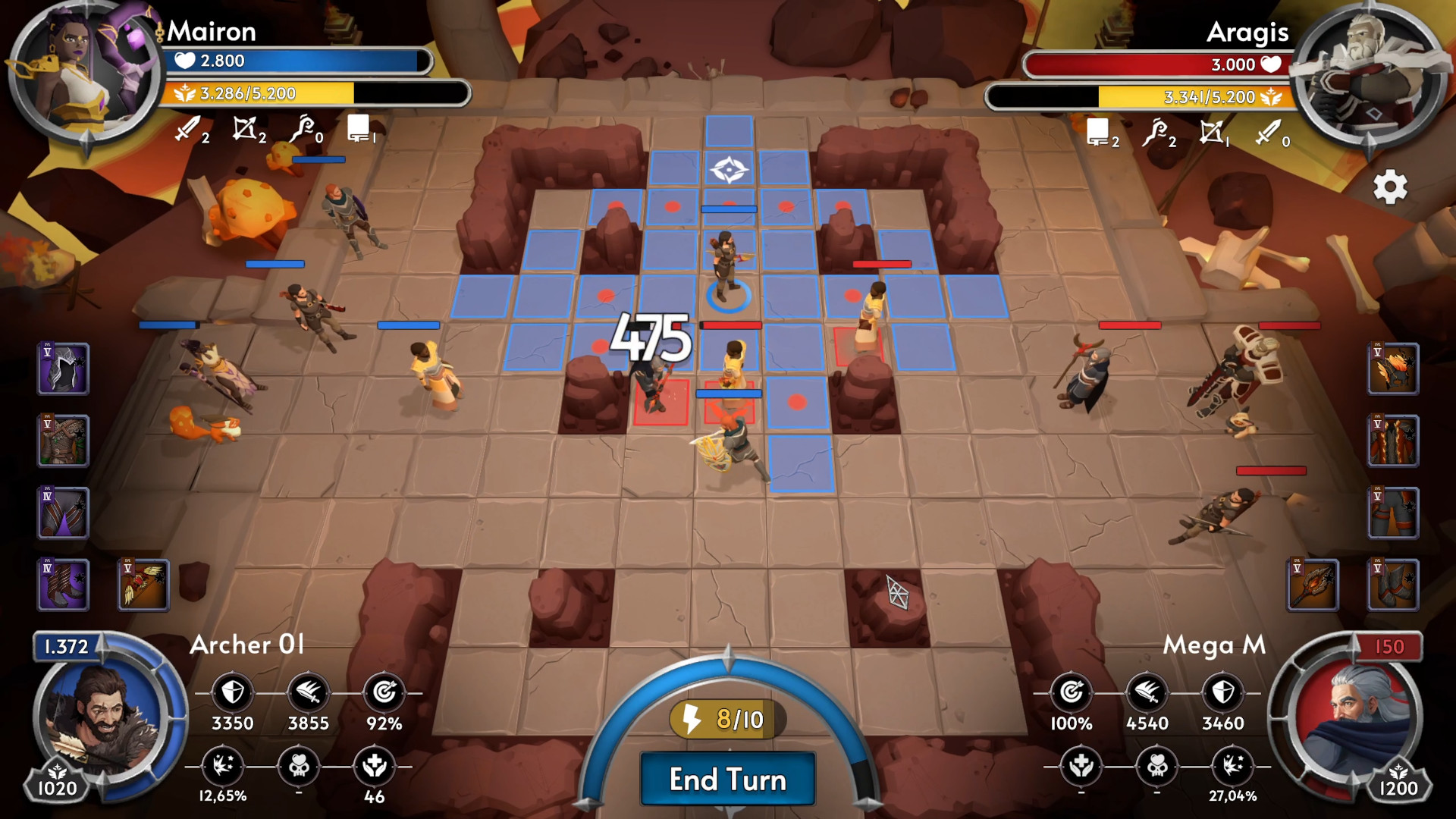Open Mairon's spellbook unit counter icon

click(x=356, y=127)
